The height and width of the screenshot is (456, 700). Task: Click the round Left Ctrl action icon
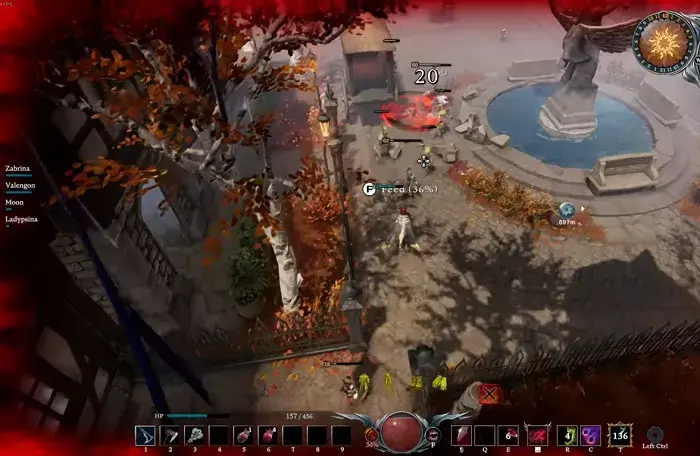[x=656, y=434]
